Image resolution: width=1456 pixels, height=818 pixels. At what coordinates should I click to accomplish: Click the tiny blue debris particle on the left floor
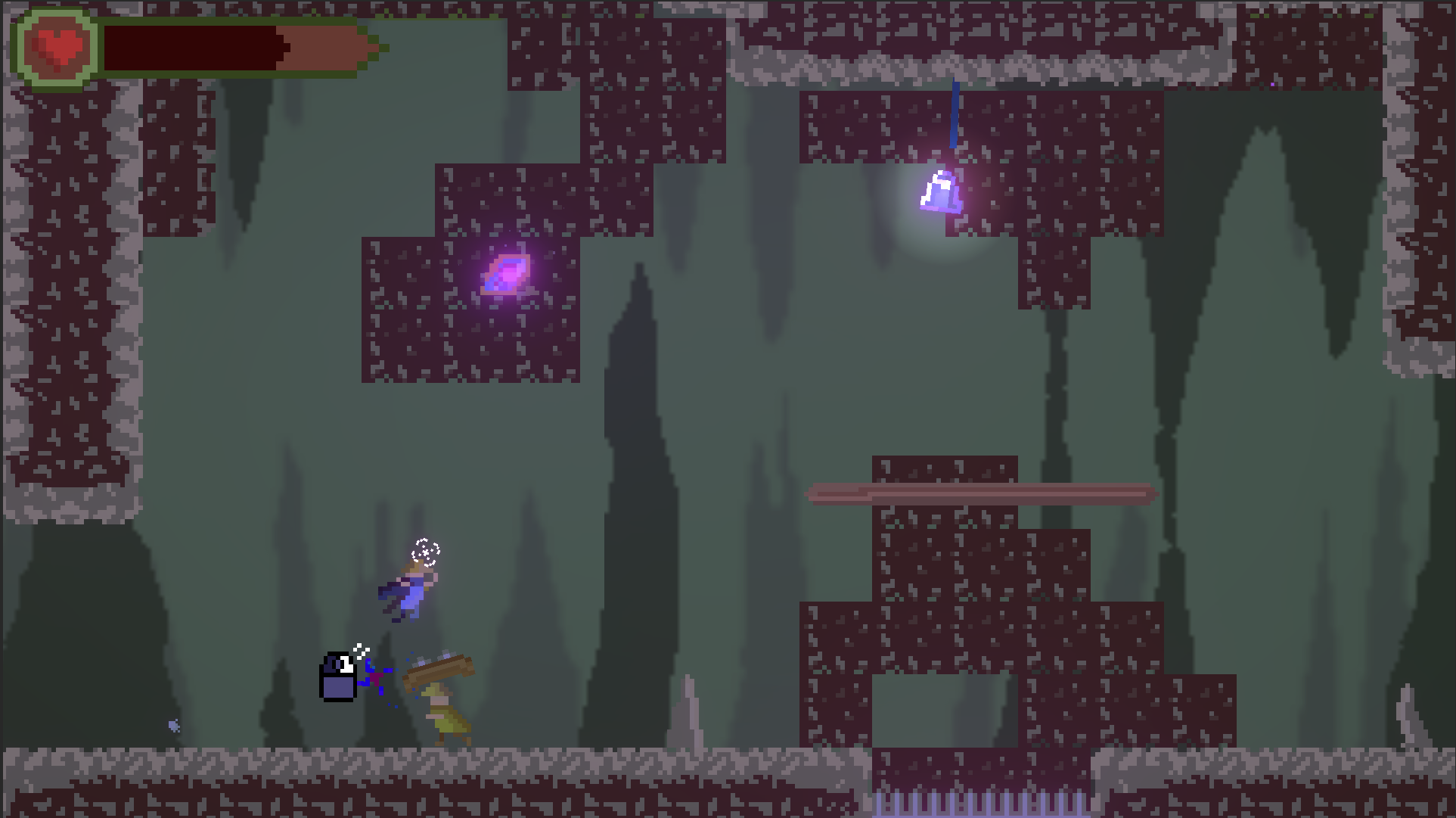pos(174,725)
